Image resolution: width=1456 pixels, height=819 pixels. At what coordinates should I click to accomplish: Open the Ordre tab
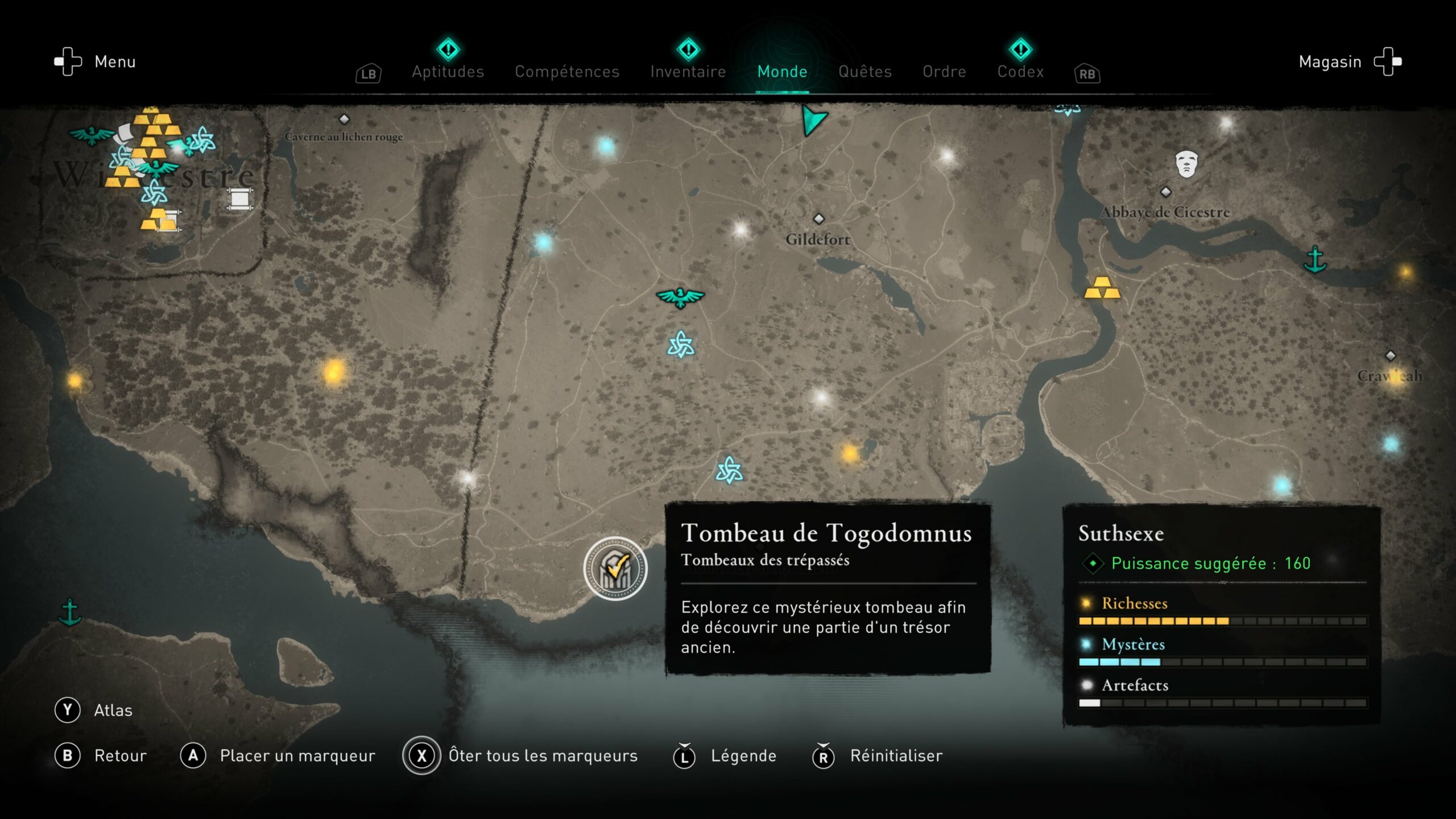944,72
